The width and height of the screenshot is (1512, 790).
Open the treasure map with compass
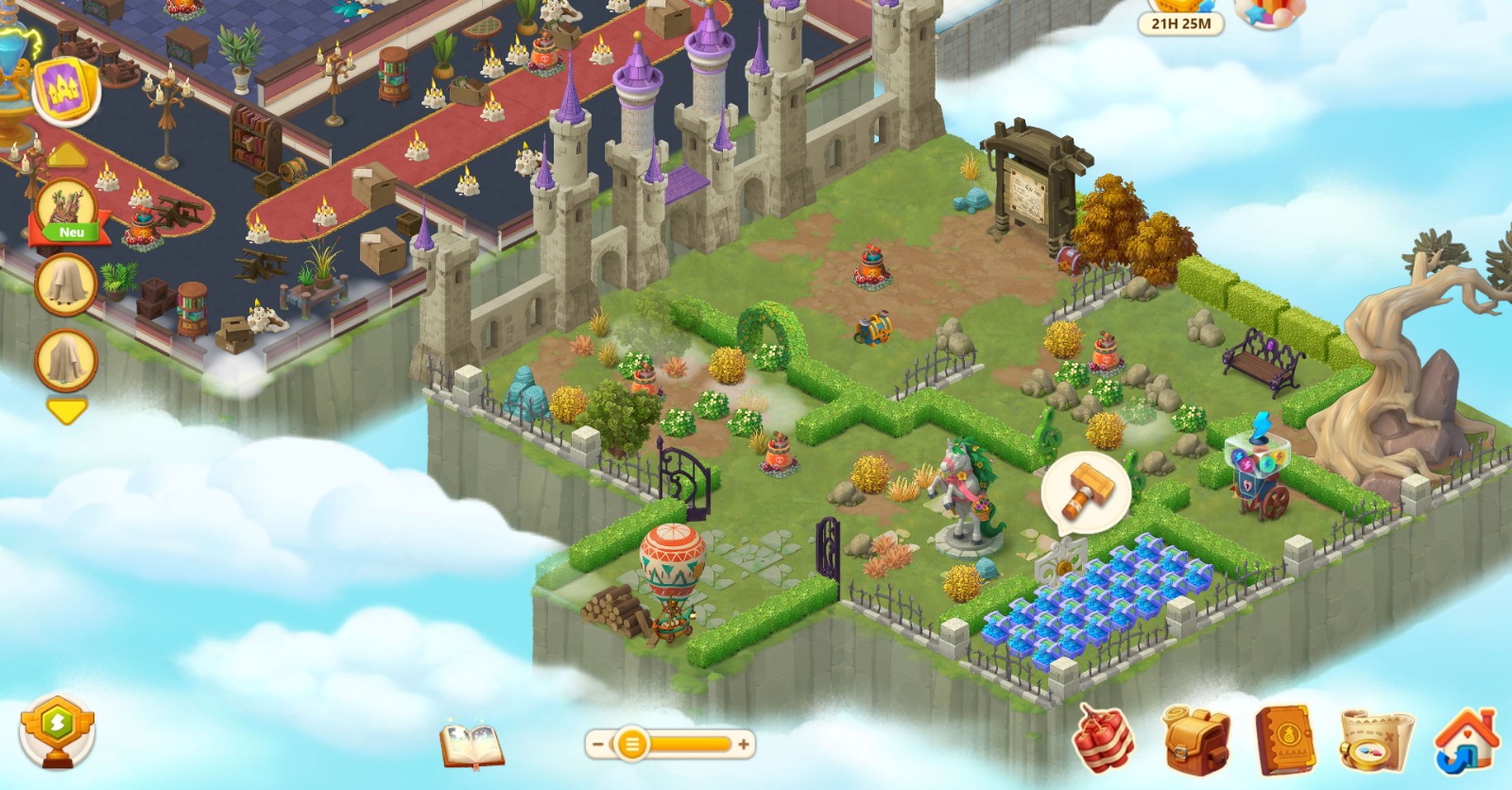point(1376,740)
